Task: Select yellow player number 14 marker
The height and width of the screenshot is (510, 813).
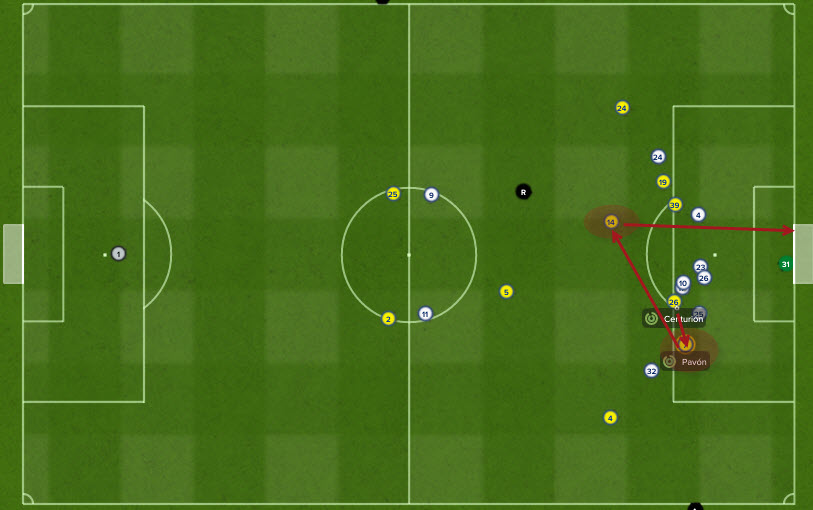Action: point(611,221)
